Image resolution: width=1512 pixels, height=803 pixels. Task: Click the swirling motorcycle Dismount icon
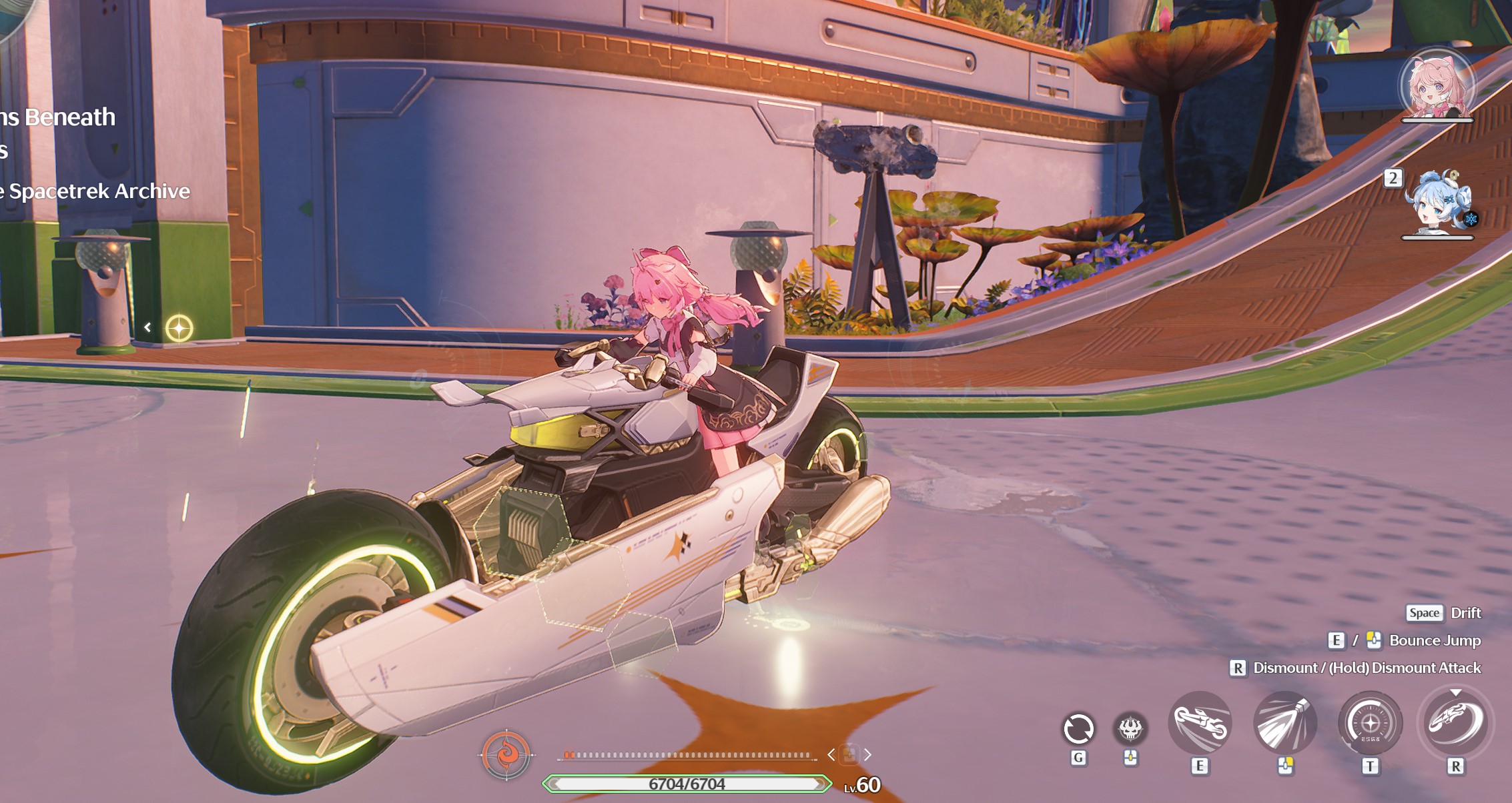[1455, 724]
